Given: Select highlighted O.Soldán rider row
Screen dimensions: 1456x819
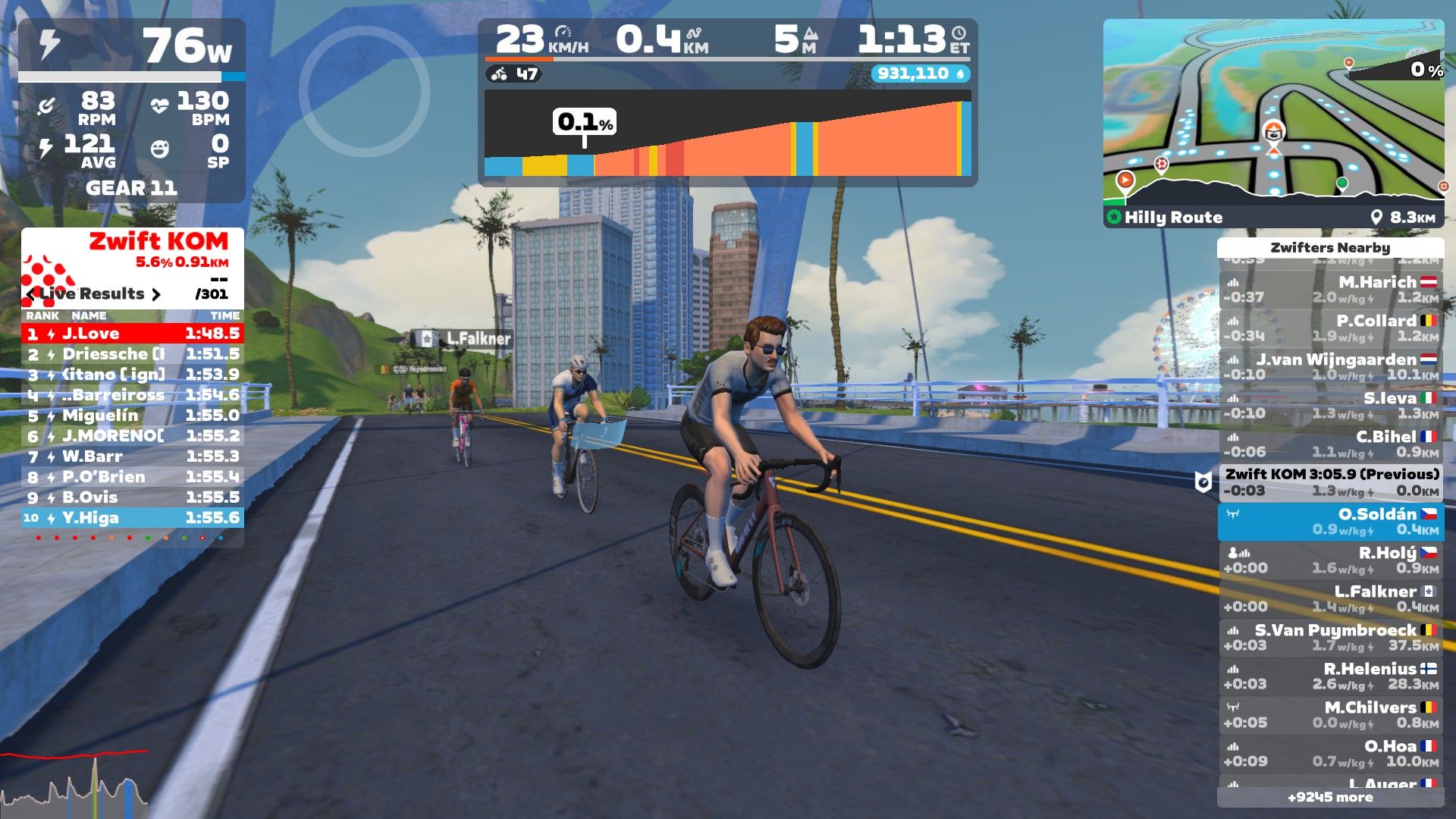Looking at the screenshot, I should 1331,521.
